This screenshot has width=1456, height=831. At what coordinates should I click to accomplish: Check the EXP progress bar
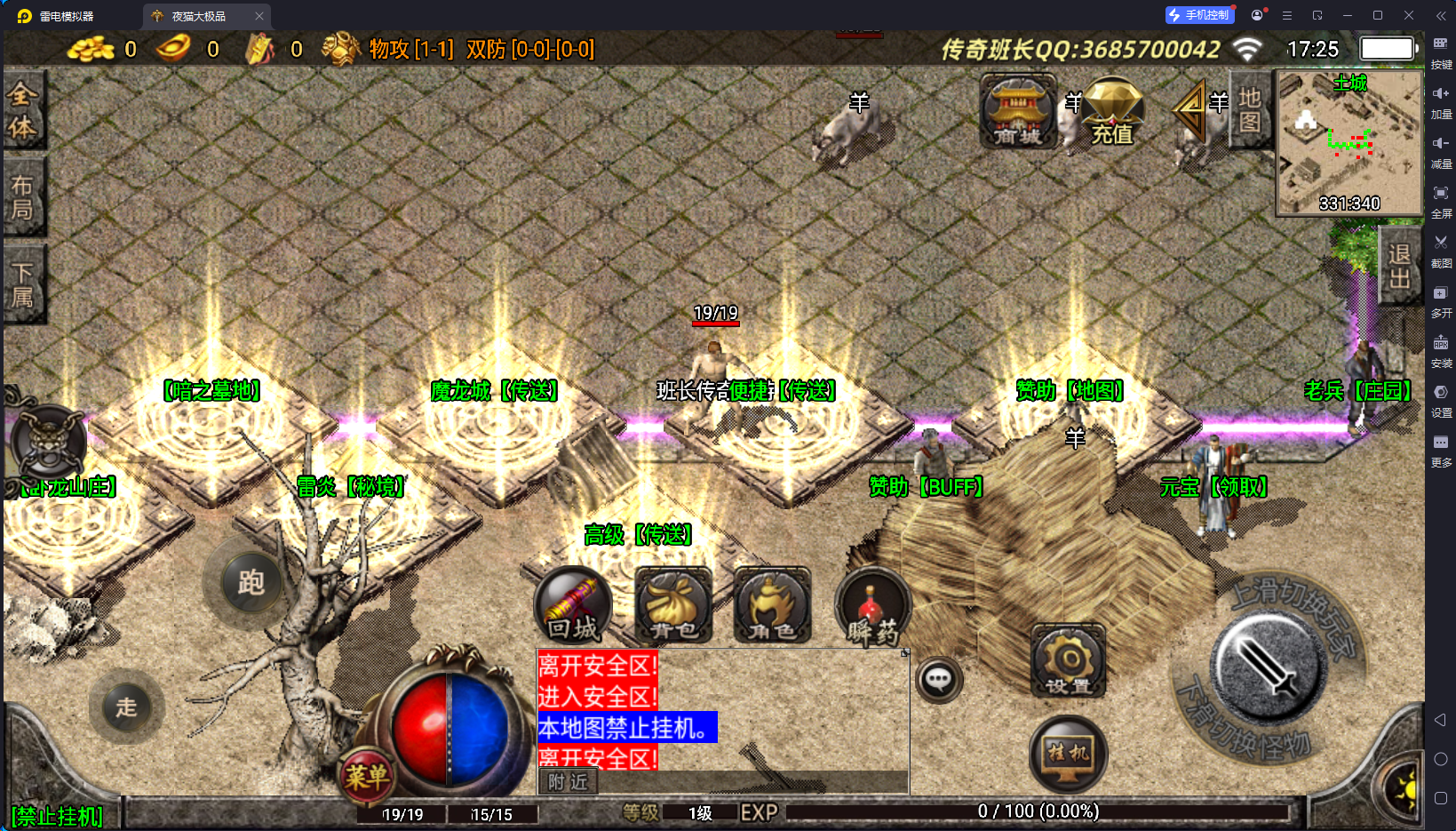pyautogui.click(x=1039, y=811)
